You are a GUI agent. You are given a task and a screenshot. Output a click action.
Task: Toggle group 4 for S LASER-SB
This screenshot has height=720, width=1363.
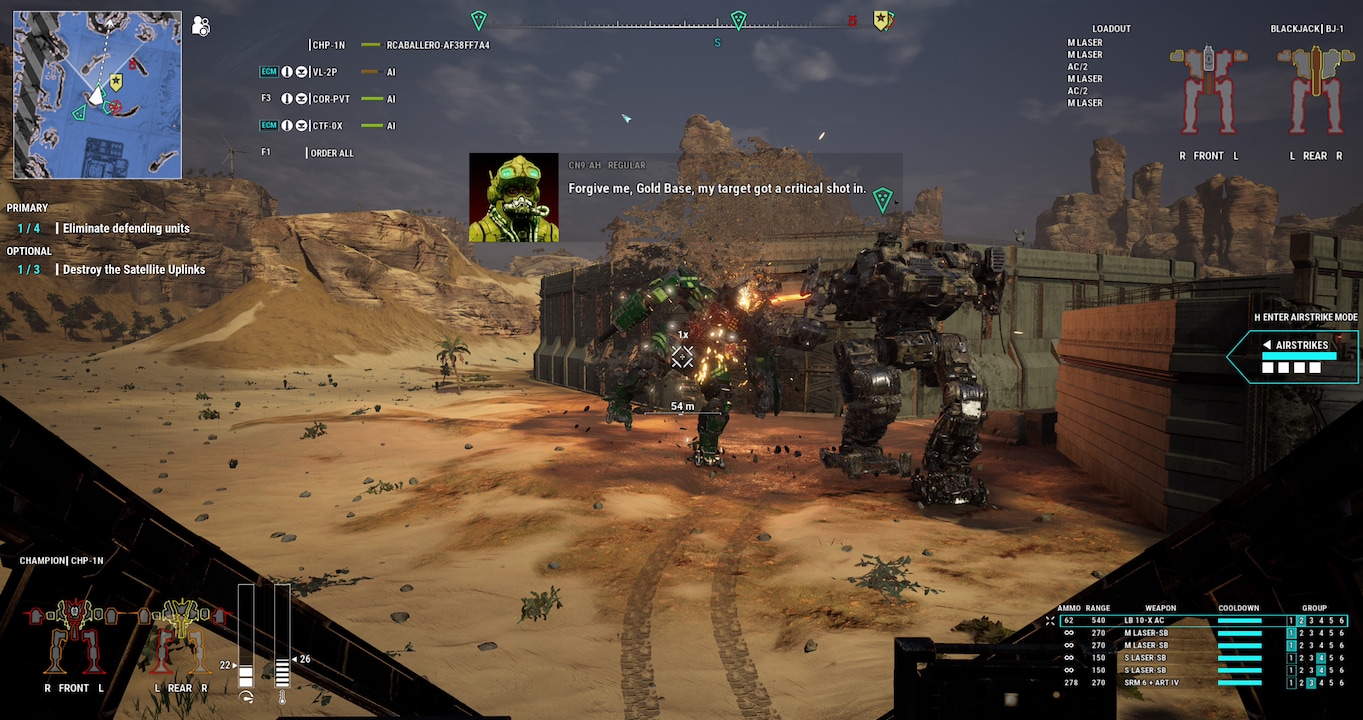[x=1322, y=658]
